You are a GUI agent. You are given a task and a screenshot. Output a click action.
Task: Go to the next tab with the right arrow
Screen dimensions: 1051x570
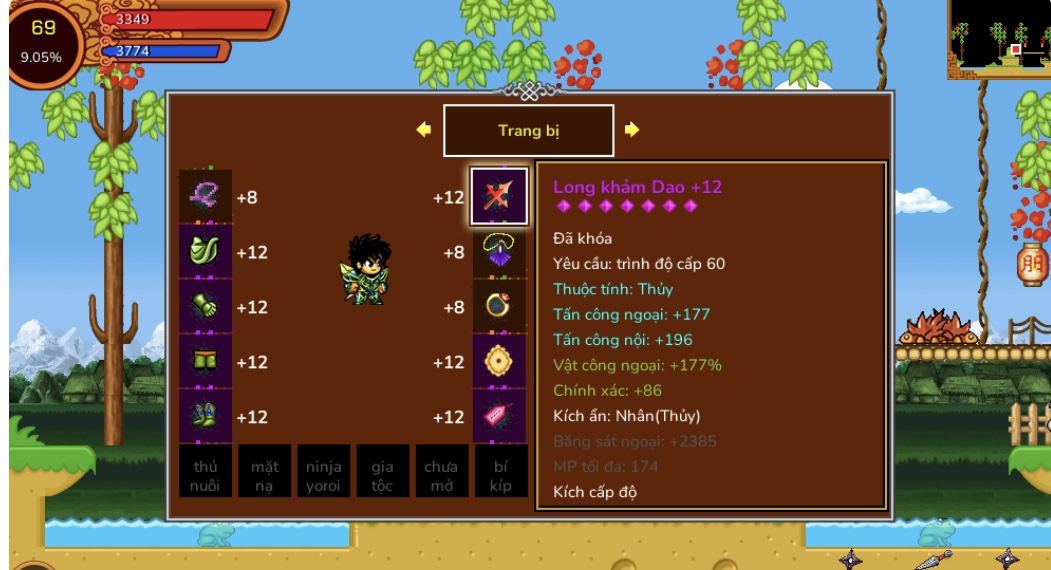point(632,130)
